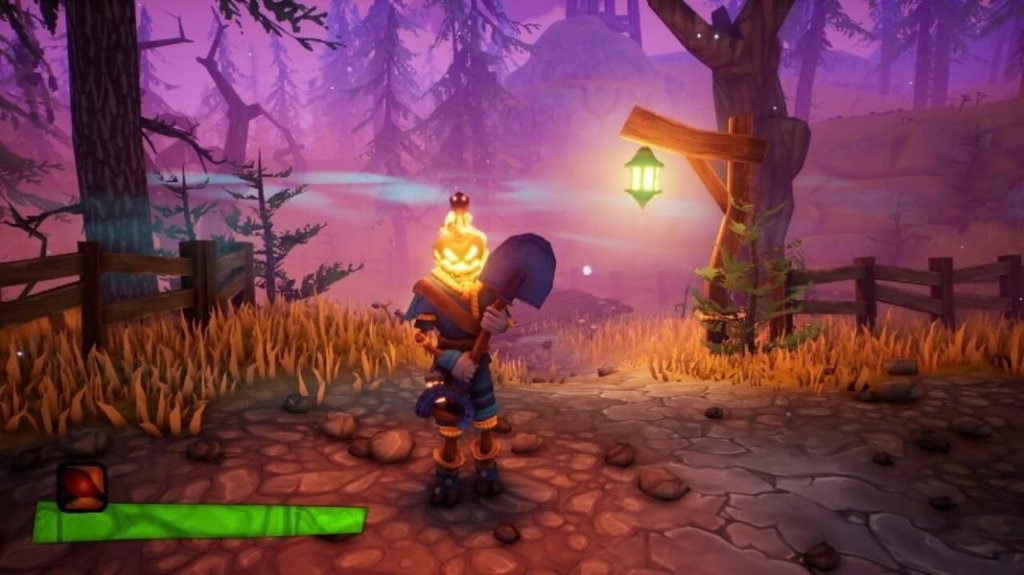Click the red orb icon above the health bar
The height and width of the screenshot is (575, 1024).
coord(81,486)
